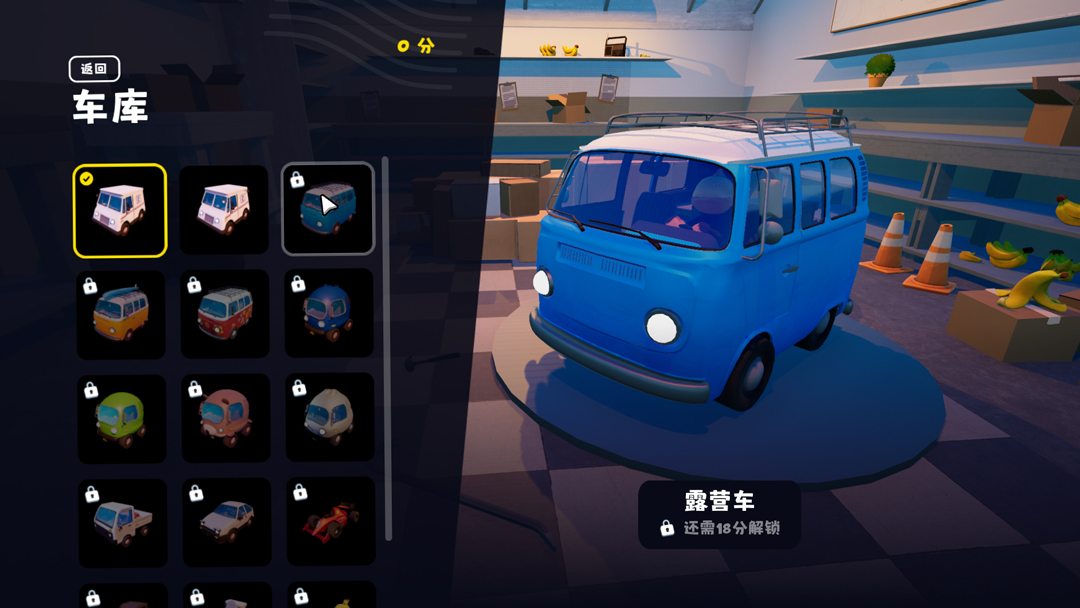Choose the unlocked white van without checkmark
Image resolution: width=1080 pixels, height=608 pixels.
tap(224, 210)
